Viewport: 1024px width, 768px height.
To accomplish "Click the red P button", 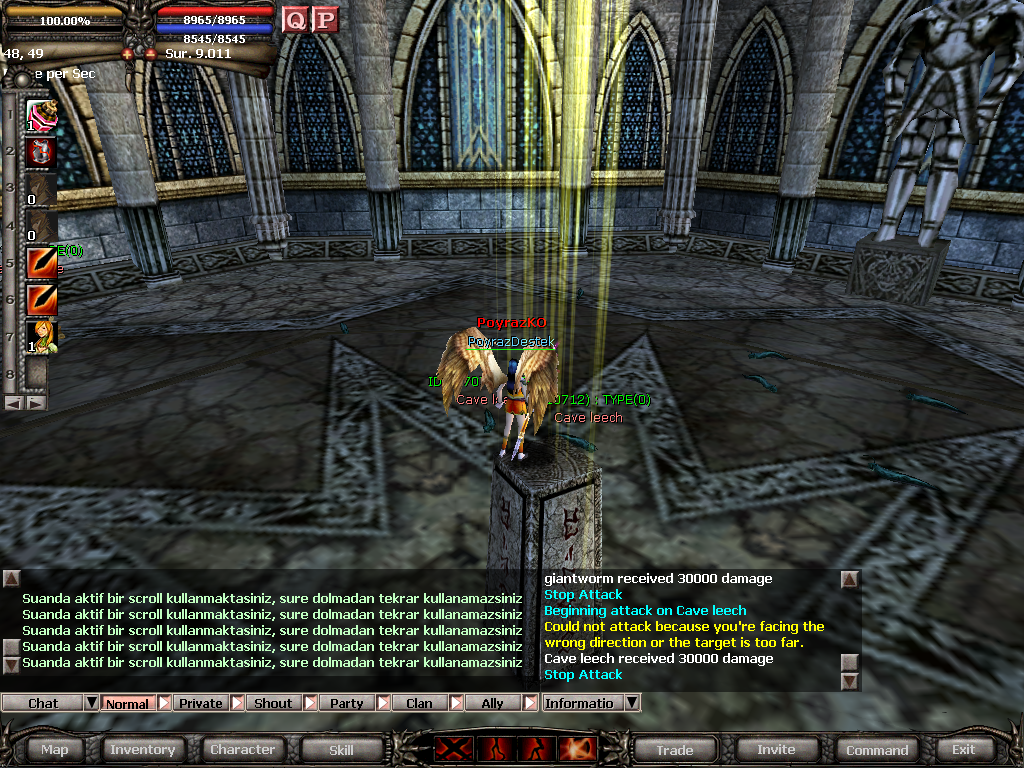I will tap(325, 20).
